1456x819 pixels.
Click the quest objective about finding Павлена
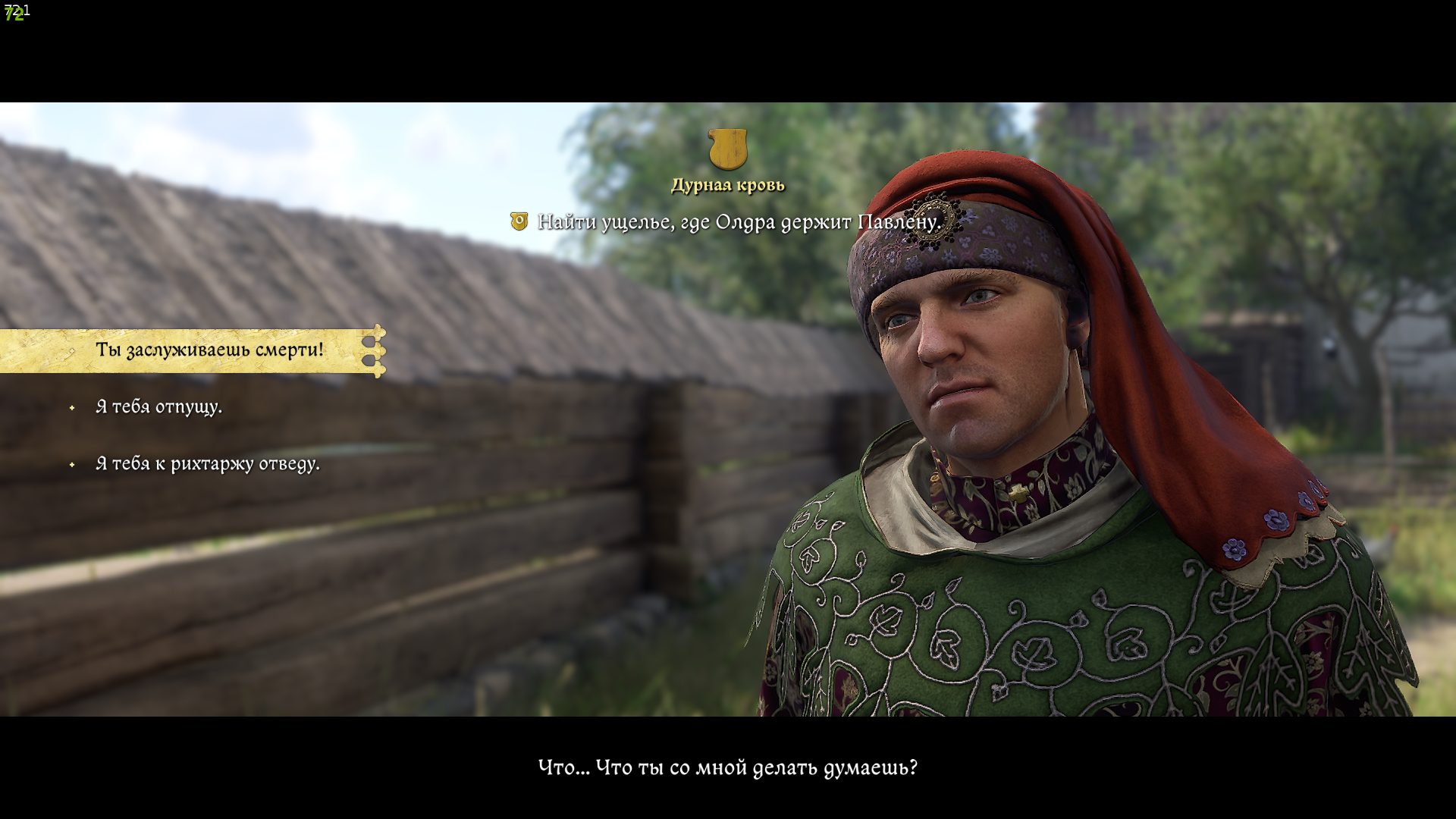739,222
